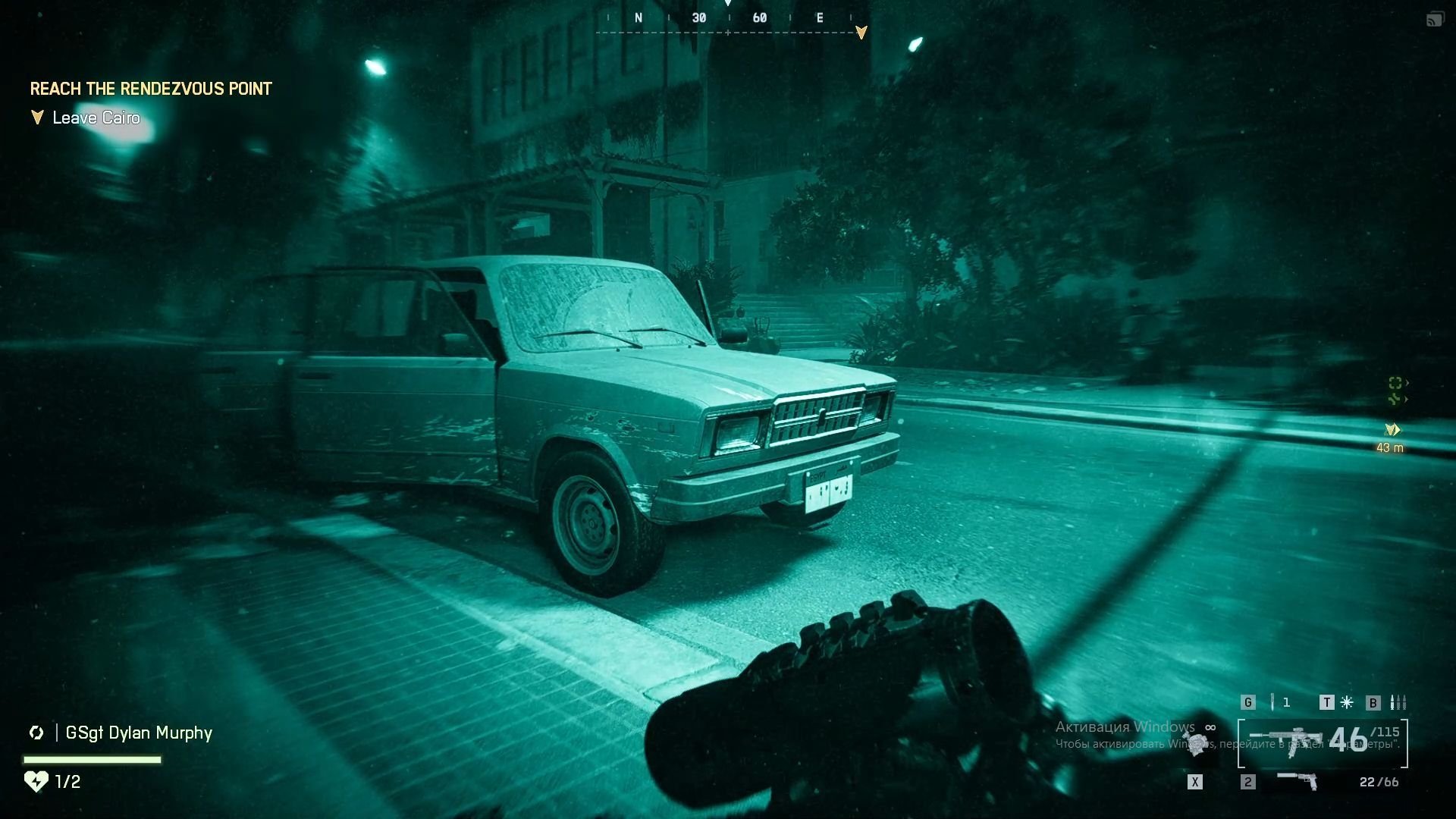Image resolution: width=1456 pixels, height=819 pixels.
Task: Click the Leave Cairo objective entry
Action: click(96, 118)
